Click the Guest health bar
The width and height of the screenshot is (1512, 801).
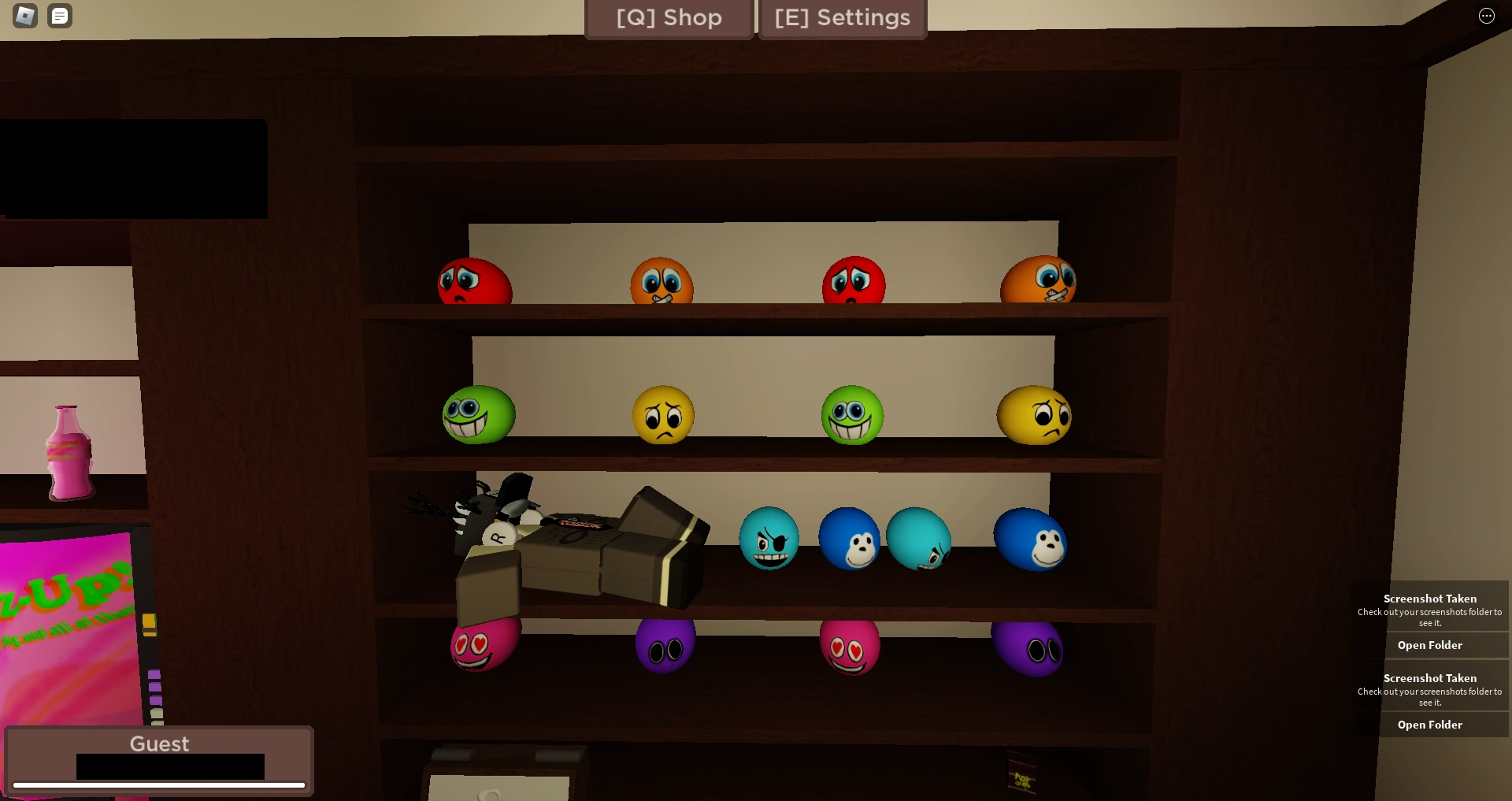tap(159, 785)
